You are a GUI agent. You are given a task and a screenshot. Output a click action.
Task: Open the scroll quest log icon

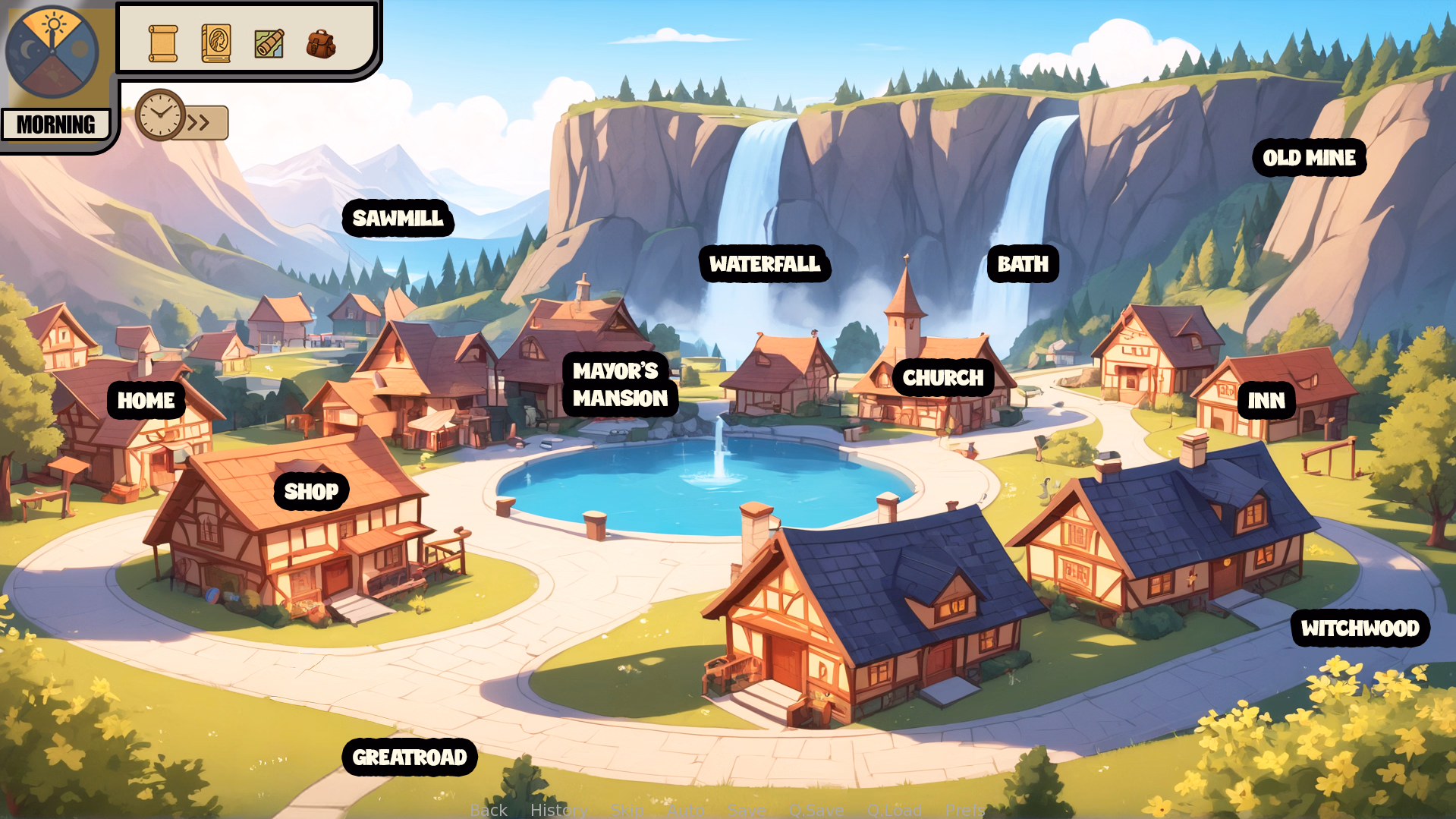click(163, 43)
